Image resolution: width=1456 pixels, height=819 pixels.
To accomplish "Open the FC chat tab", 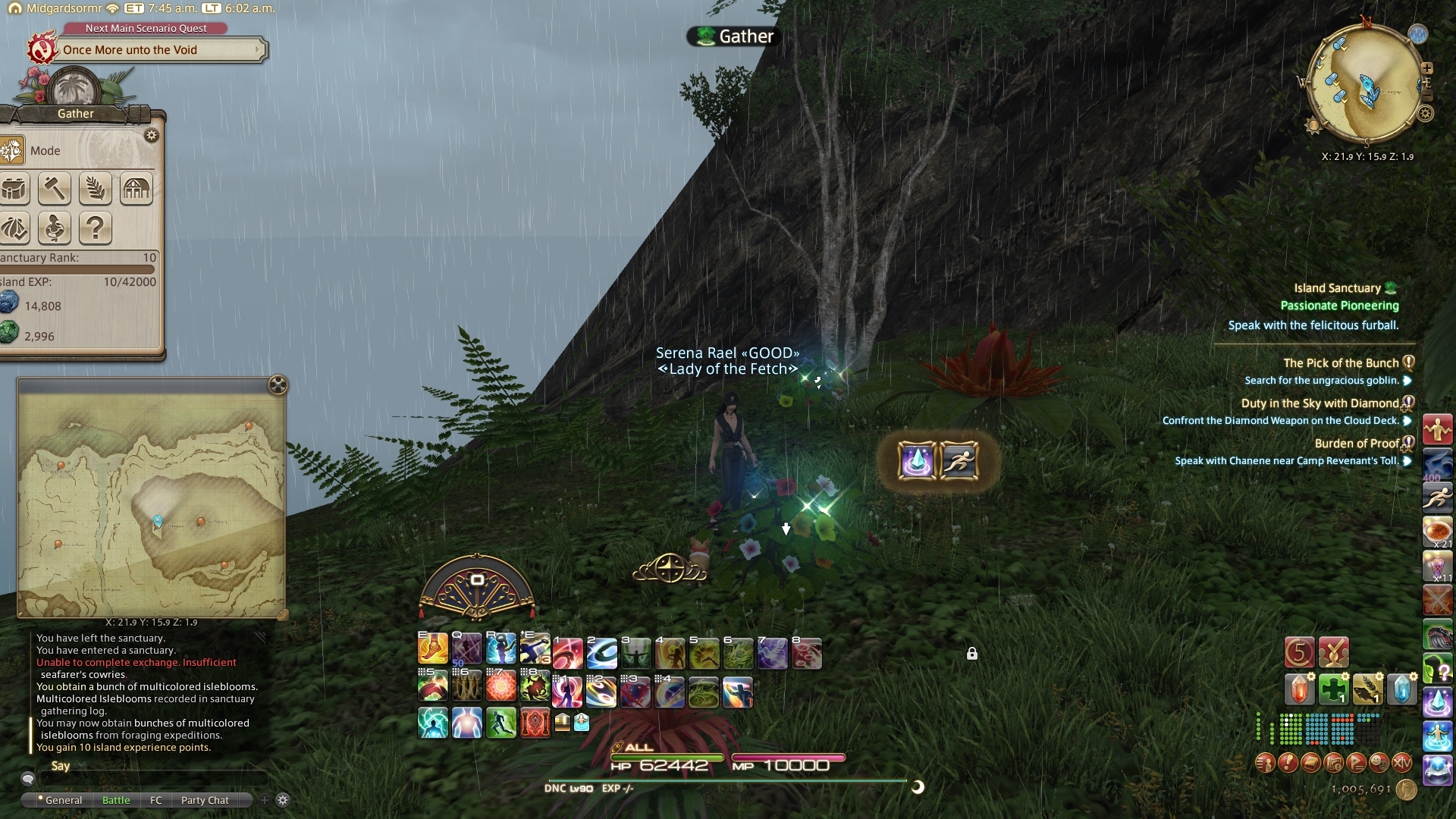I will click(x=155, y=800).
